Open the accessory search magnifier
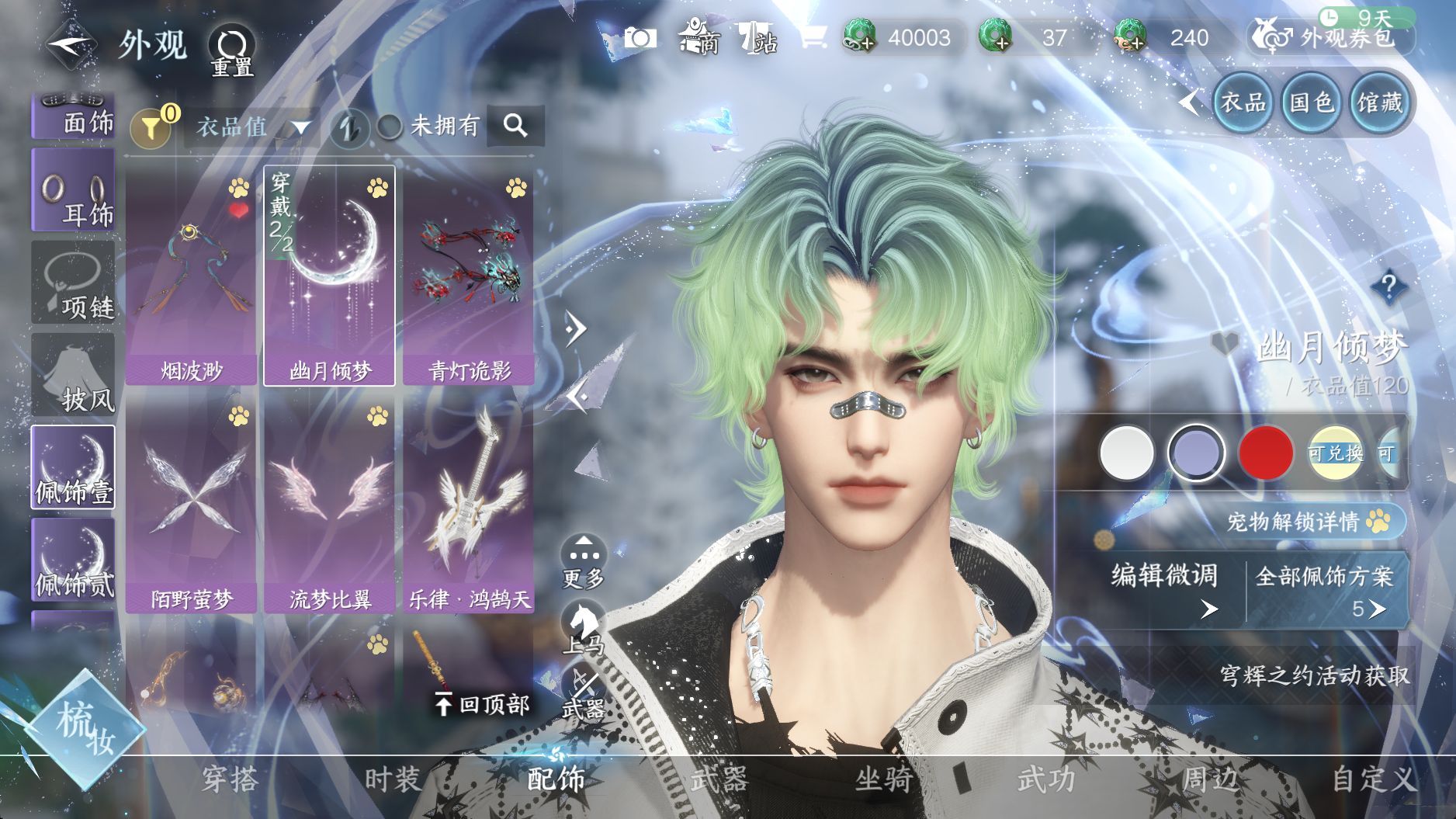This screenshot has width=1456, height=819. click(515, 125)
